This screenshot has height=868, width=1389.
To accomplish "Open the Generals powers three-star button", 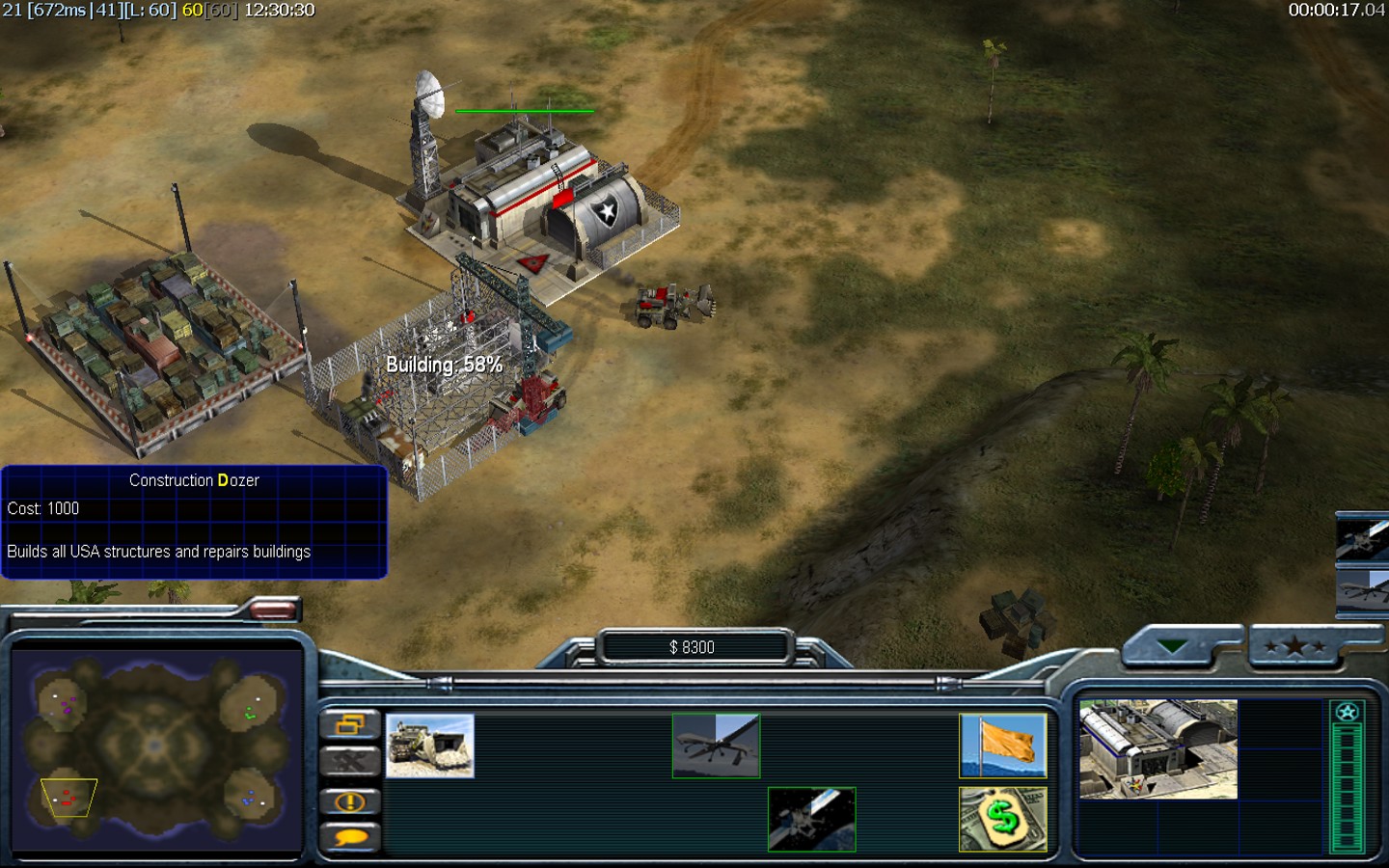I will tap(1294, 646).
